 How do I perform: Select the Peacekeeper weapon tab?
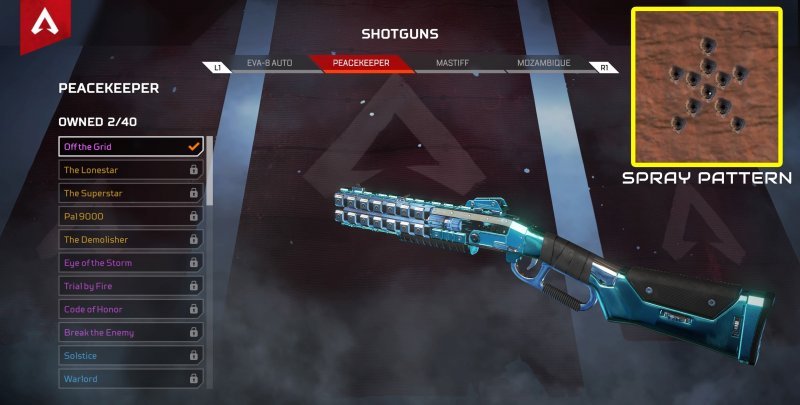click(362, 64)
